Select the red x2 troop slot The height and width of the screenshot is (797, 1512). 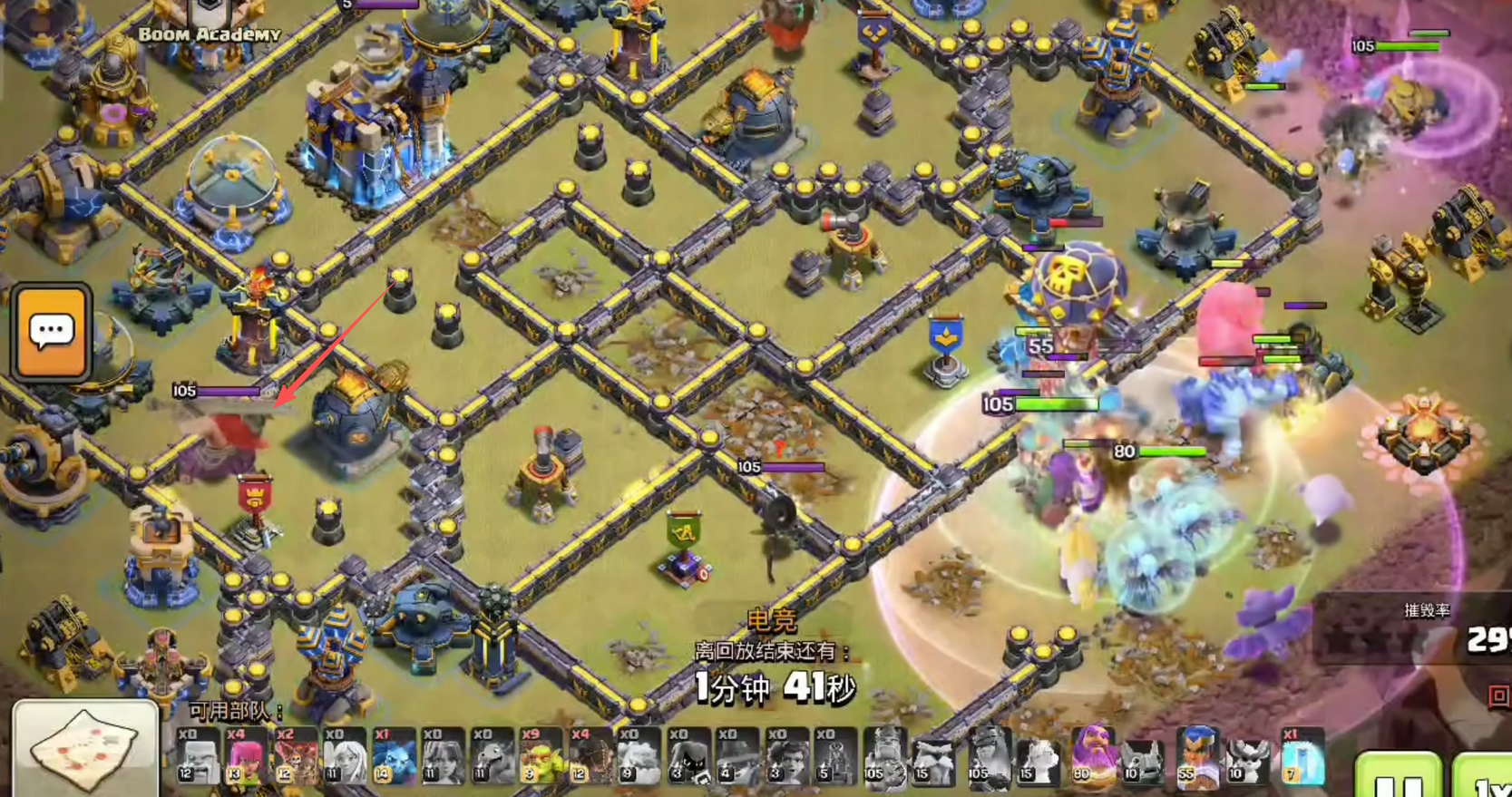pos(296,755)
